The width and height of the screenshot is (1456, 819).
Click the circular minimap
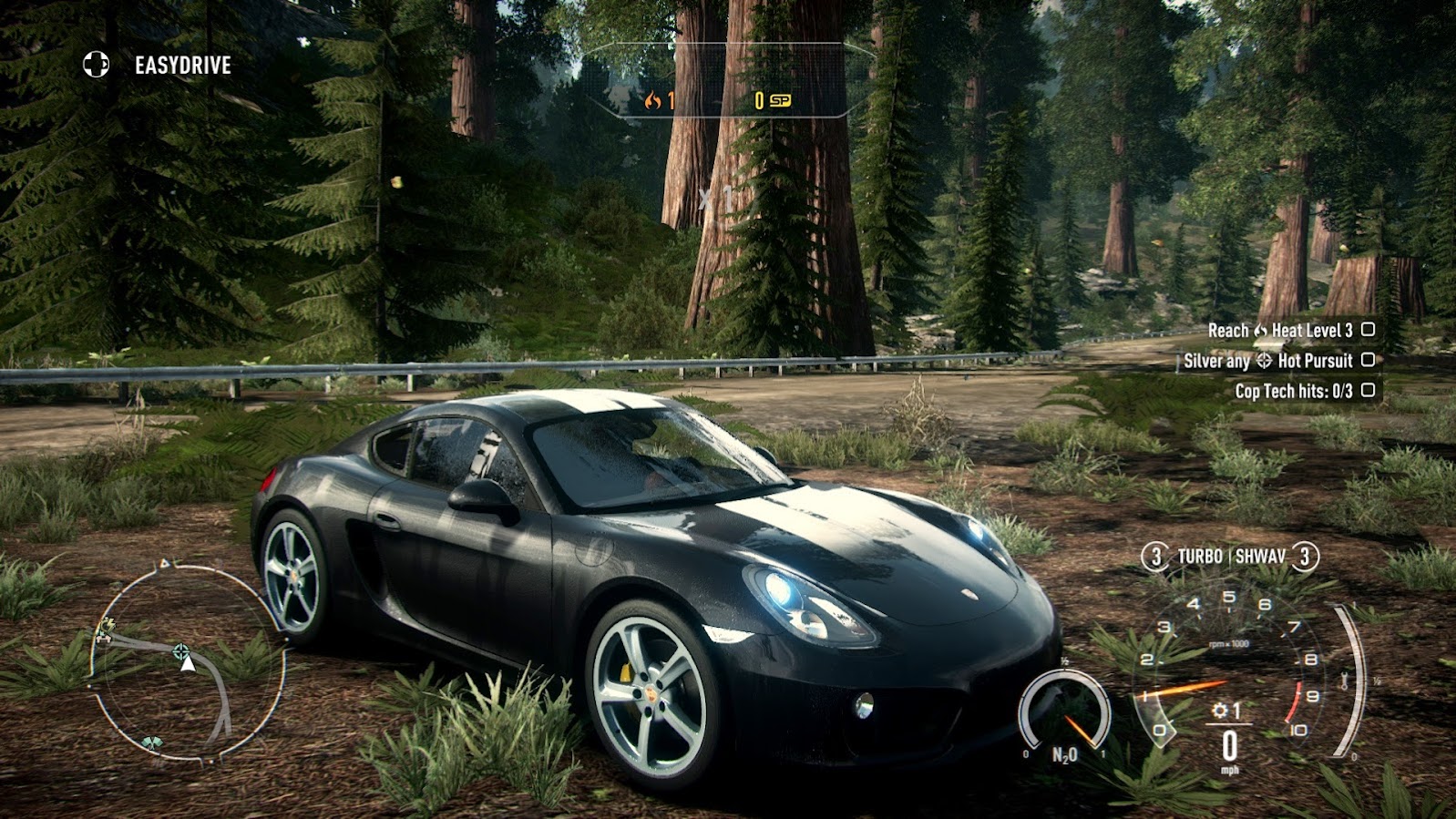click(187, 662)
